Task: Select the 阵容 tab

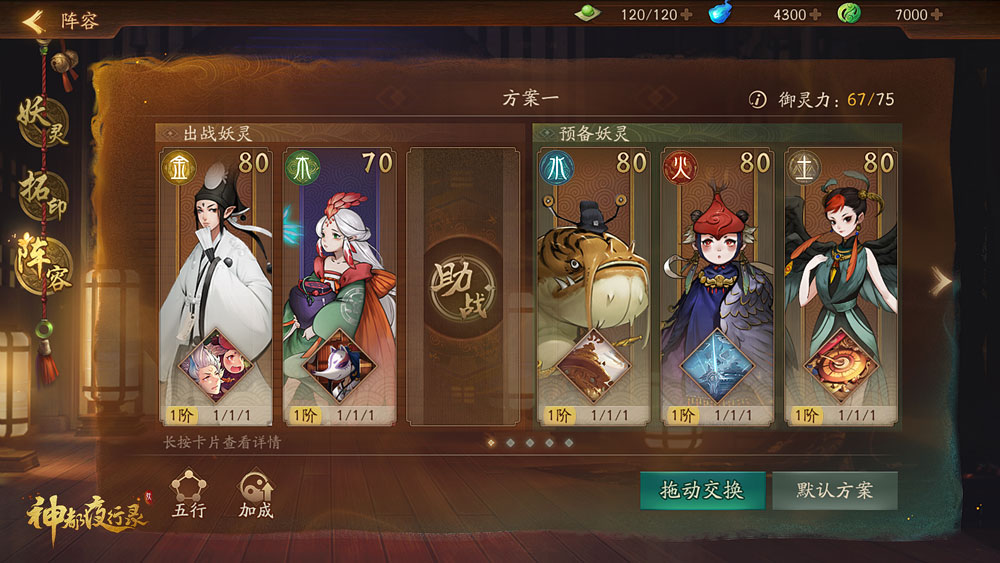Action: [x=42, y=263]
